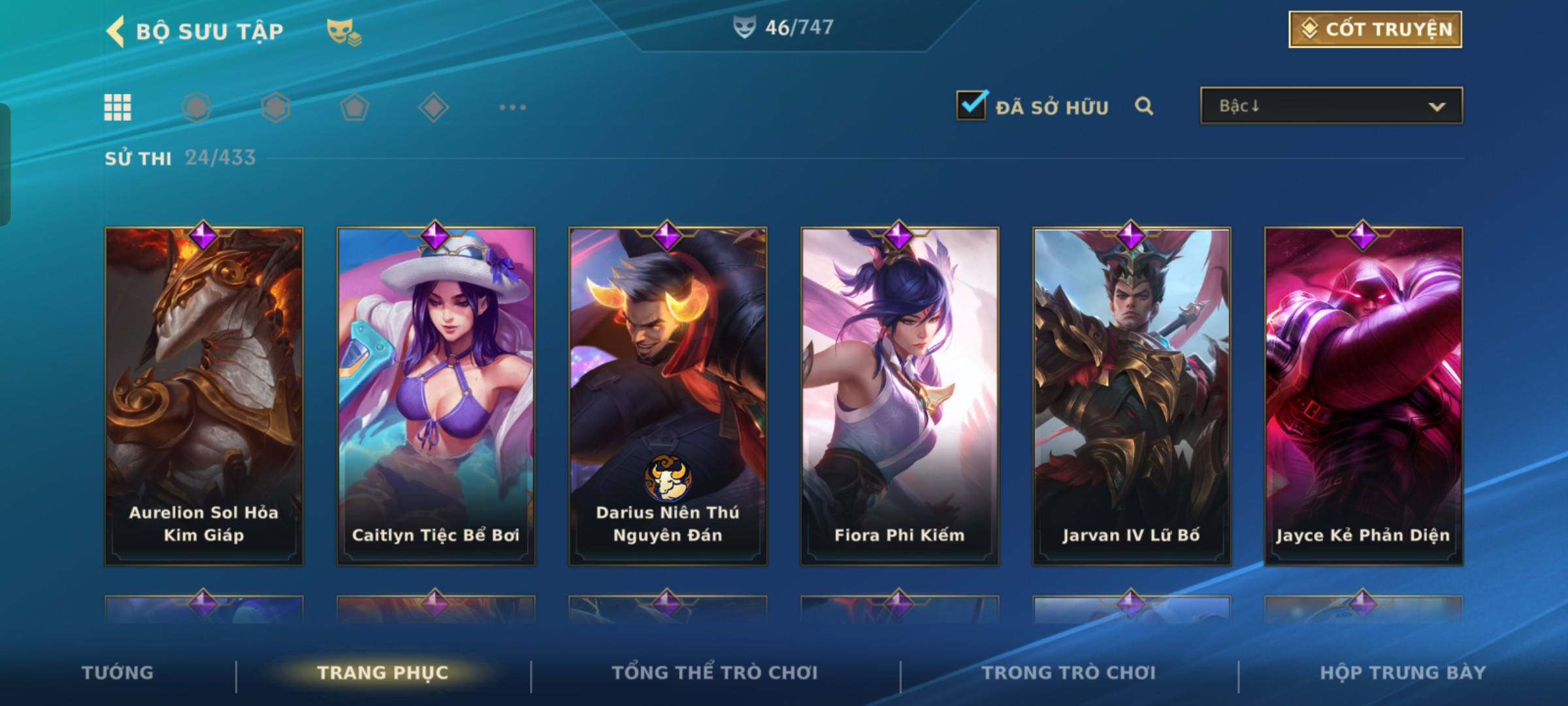Choose the diamond-shaped rarity filter
Image resolution: width=1568 pixels, height=706 pixels.
coord(433,107)
